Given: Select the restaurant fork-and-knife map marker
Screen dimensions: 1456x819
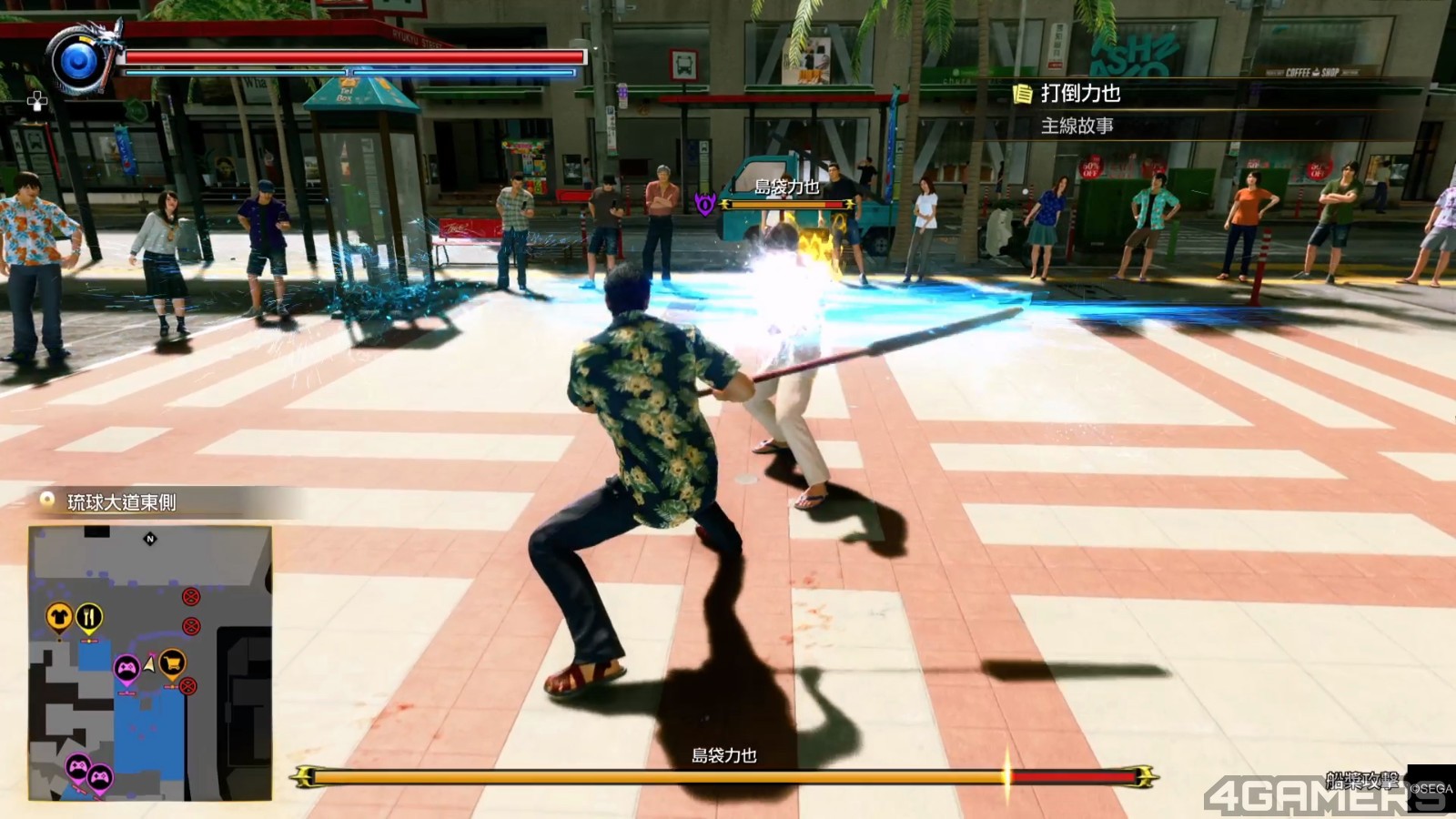Looking at the screenshot, I should 88,619.
